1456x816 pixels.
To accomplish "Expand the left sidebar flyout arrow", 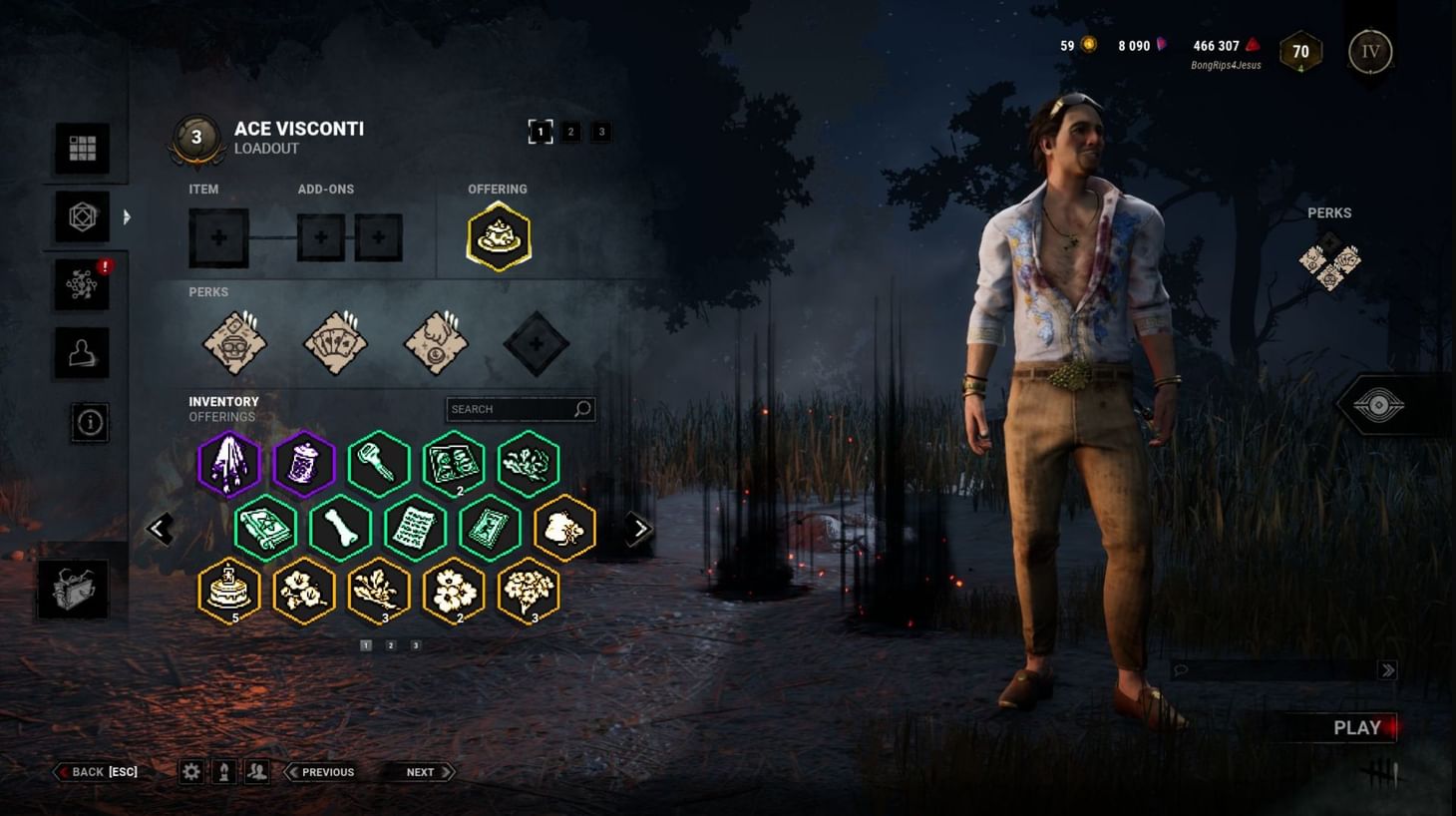I will [128, 216].
